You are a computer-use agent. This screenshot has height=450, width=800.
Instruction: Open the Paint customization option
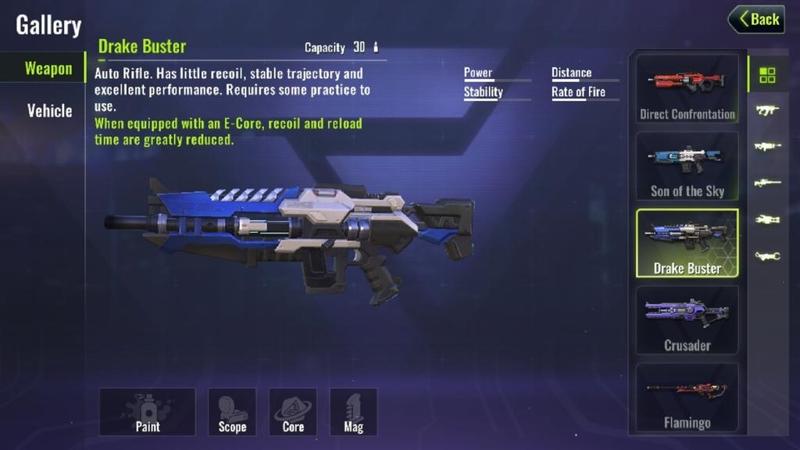147,411
